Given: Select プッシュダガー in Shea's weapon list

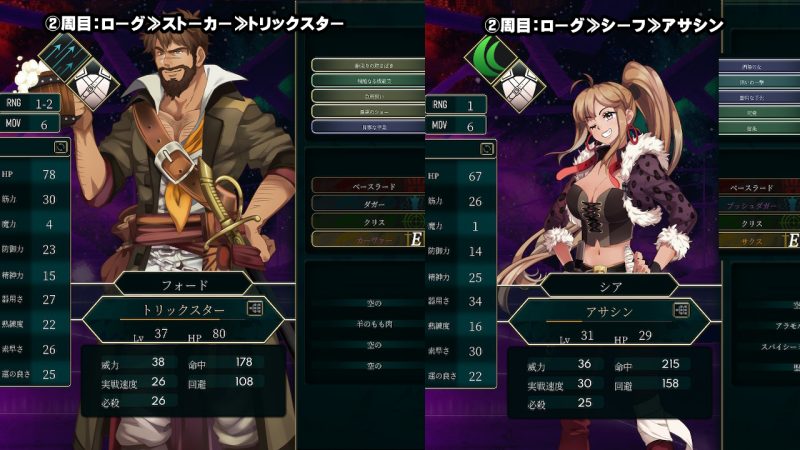Looking at the screenshot, I should pyautogui.click(x=760, y=204).
